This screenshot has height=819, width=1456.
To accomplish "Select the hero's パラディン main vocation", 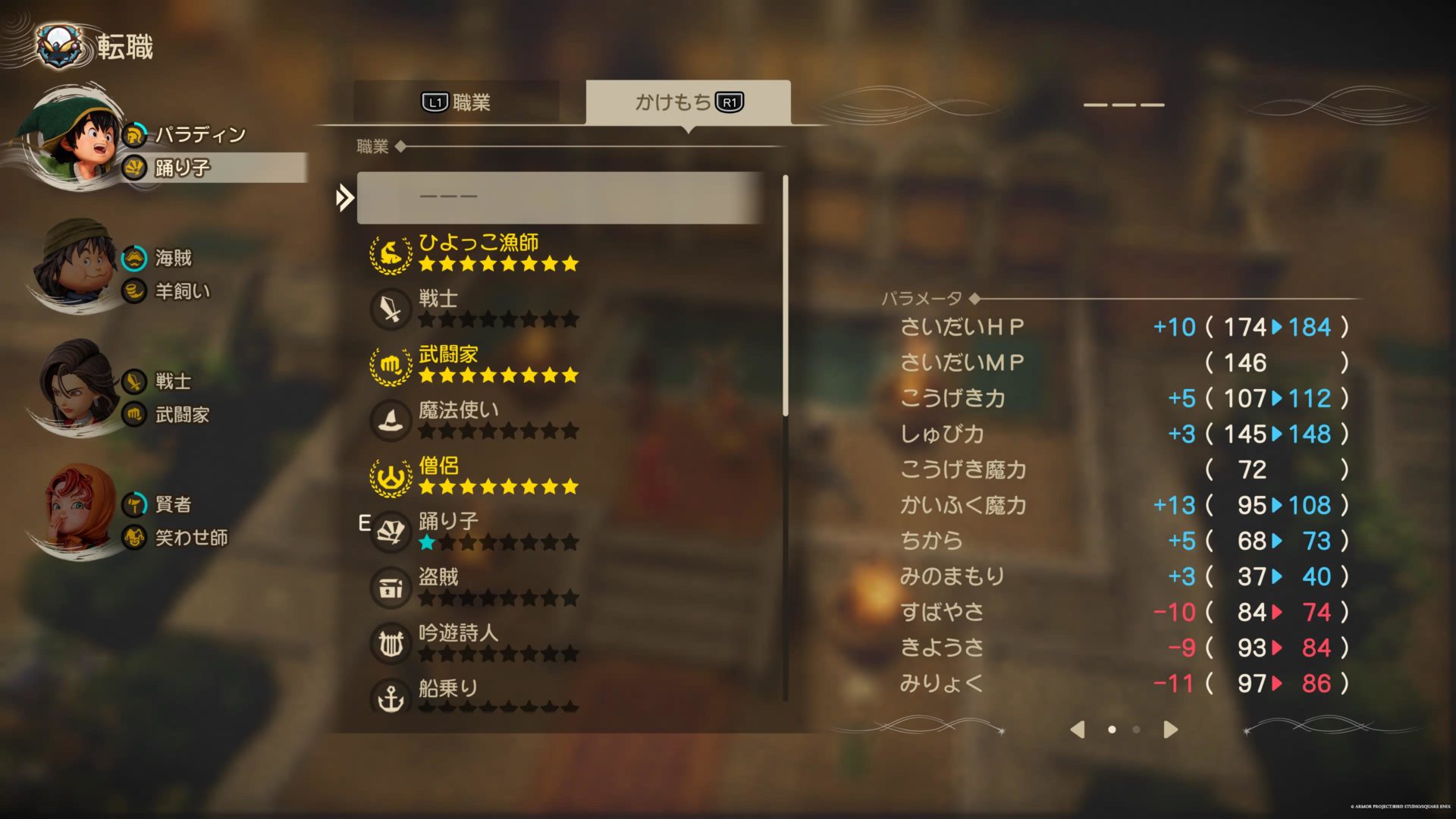I will 200,135.
